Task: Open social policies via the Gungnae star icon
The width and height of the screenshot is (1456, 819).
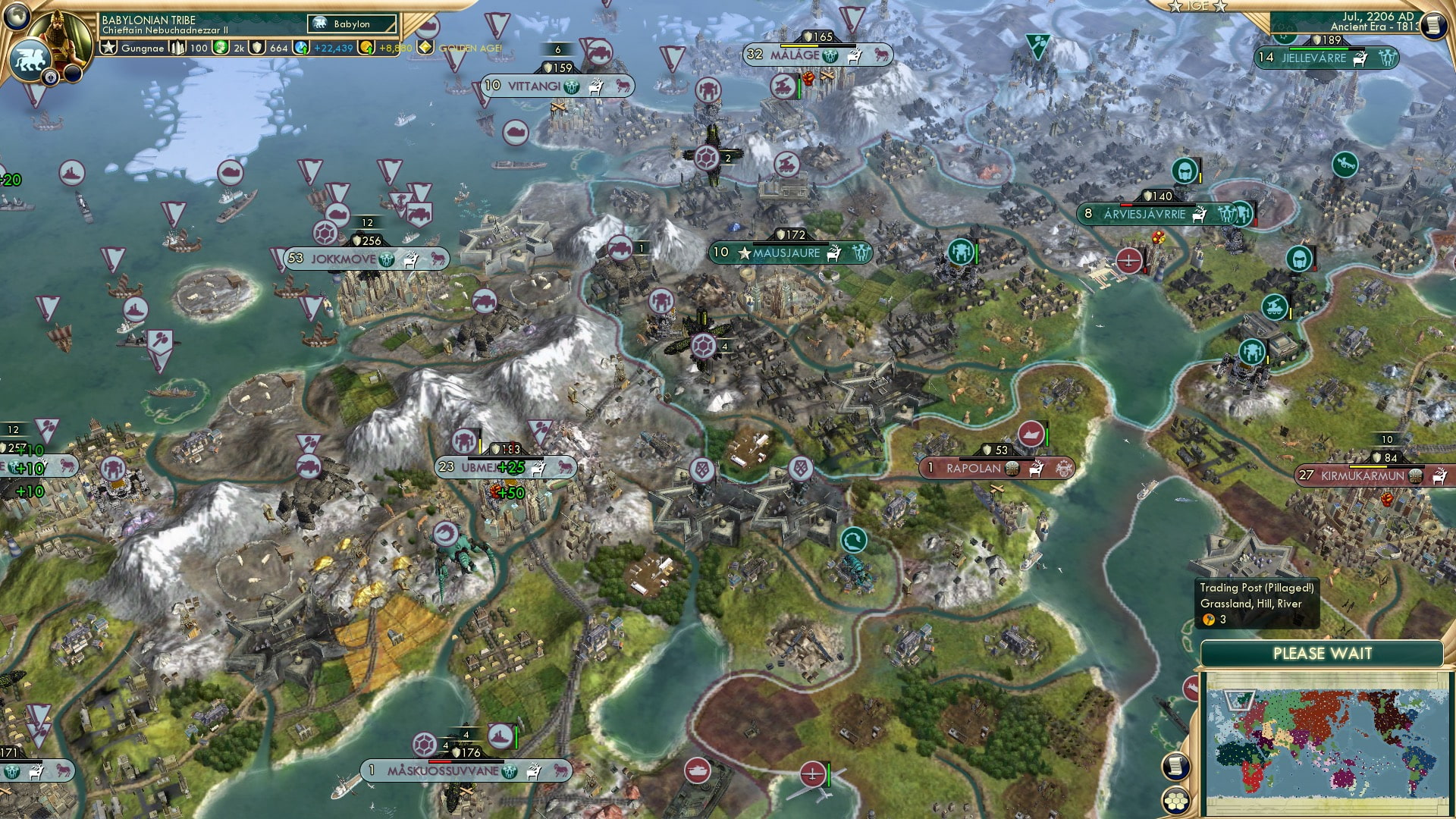Action: (108, 47)
